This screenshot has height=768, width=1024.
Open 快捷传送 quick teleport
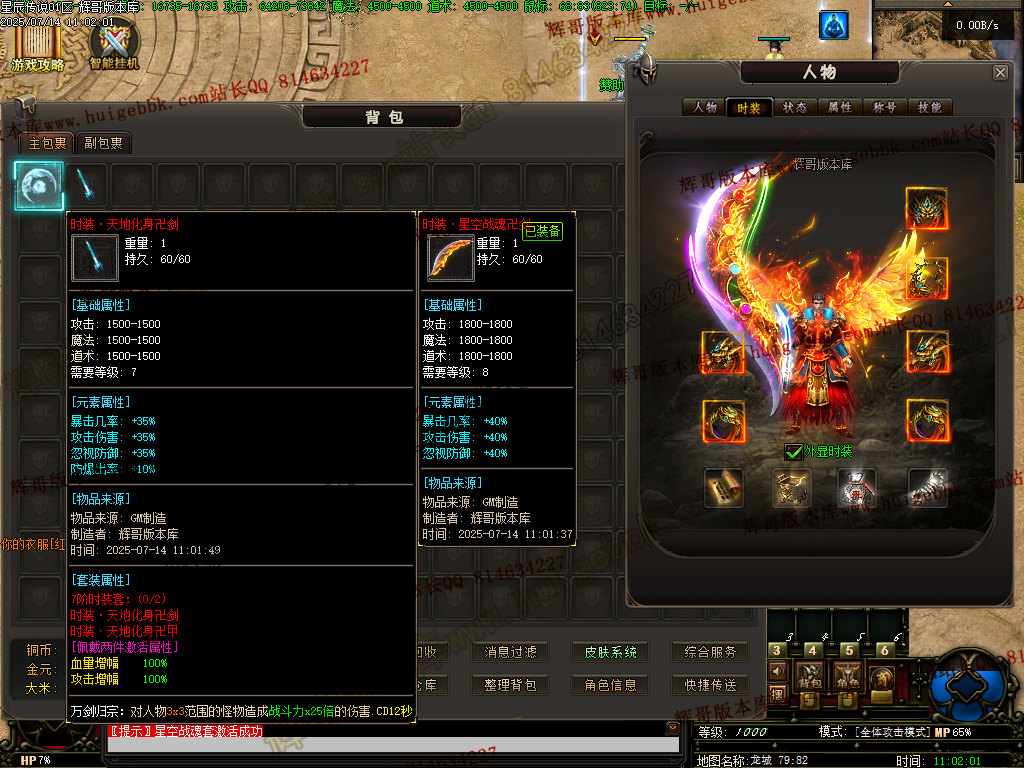pyautogui.click(x=710, y=685)
